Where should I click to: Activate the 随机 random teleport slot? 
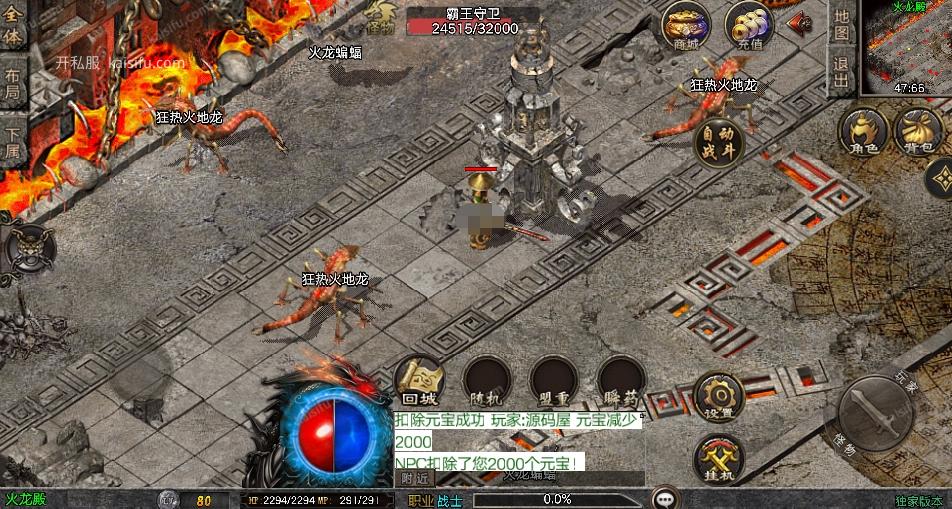[487, 381]
